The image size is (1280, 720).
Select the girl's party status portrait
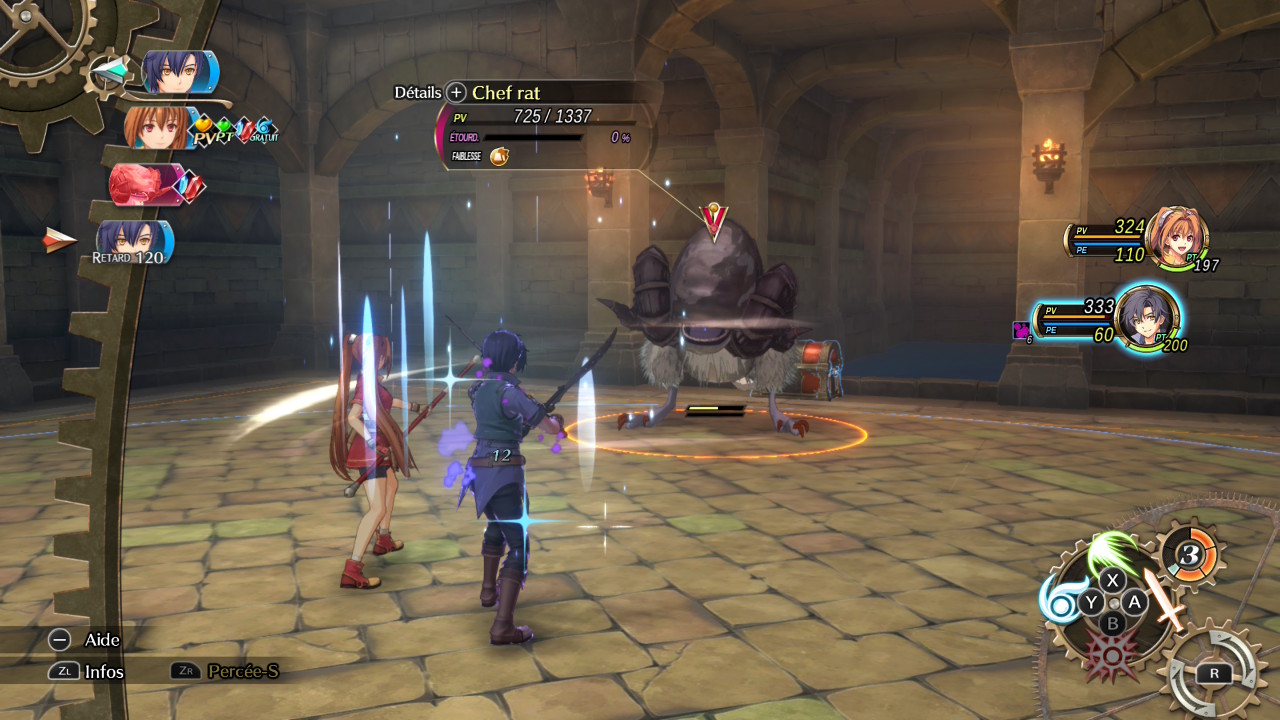[x=1176, y=236]
